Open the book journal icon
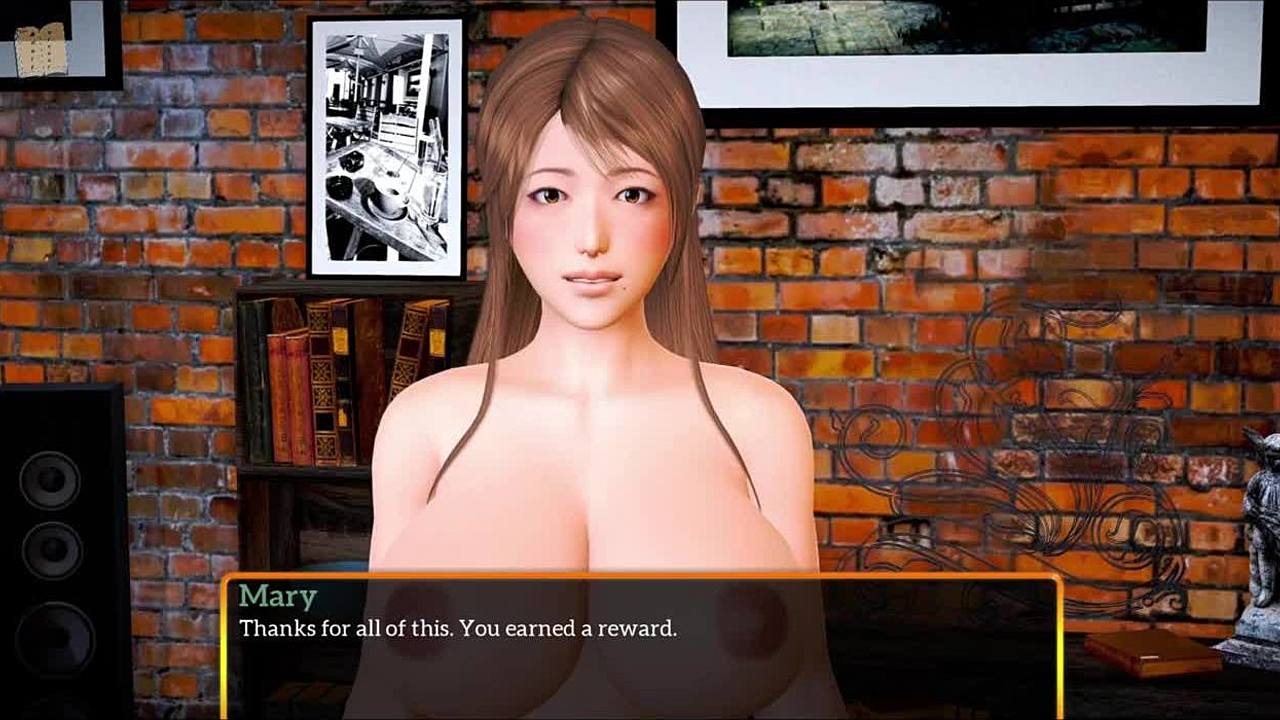This screenshot has width=1280, height=720. pos(41,48)
